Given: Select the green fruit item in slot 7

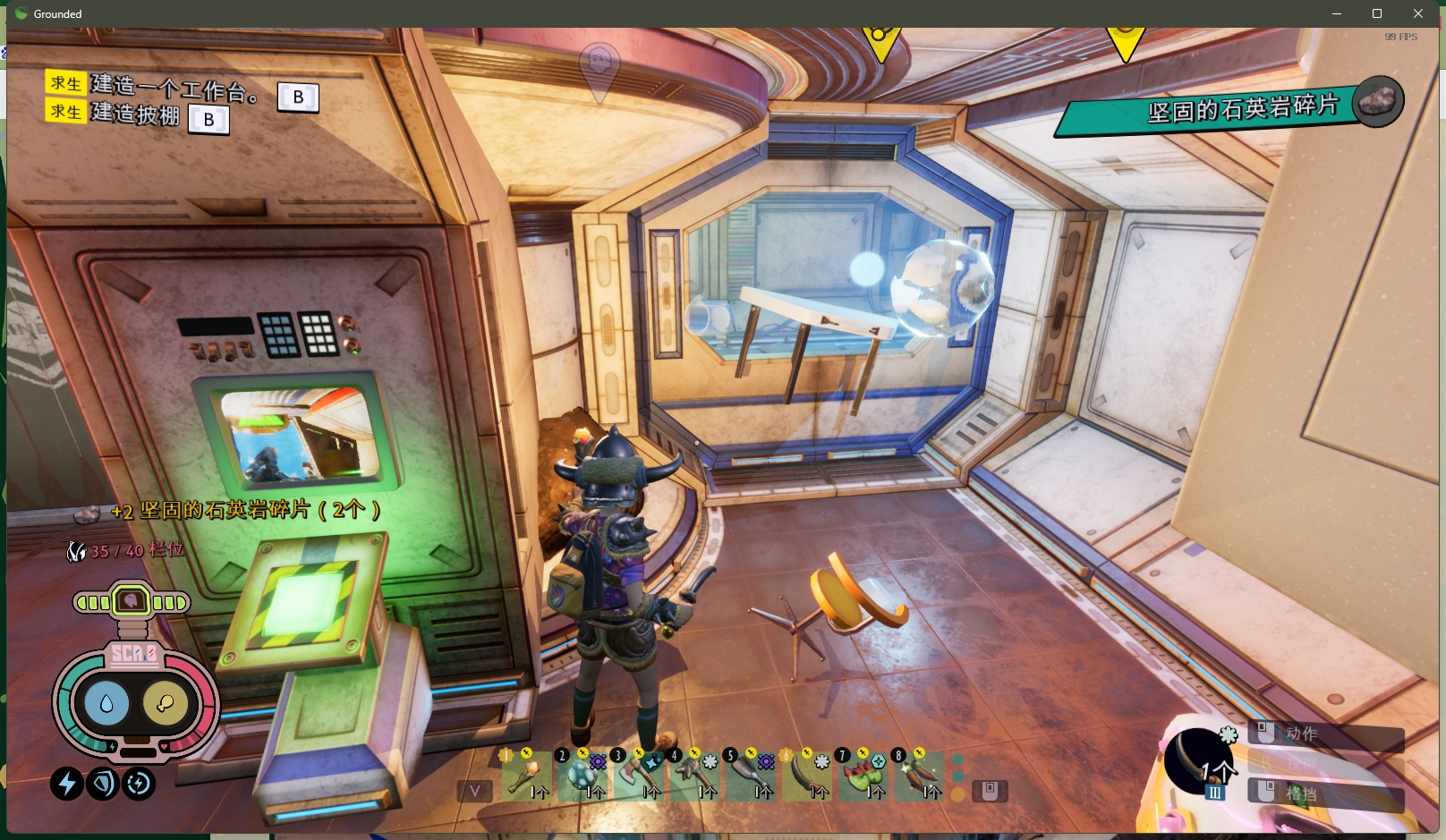Looking at the screenshot, I should click(x=864, y=776).
